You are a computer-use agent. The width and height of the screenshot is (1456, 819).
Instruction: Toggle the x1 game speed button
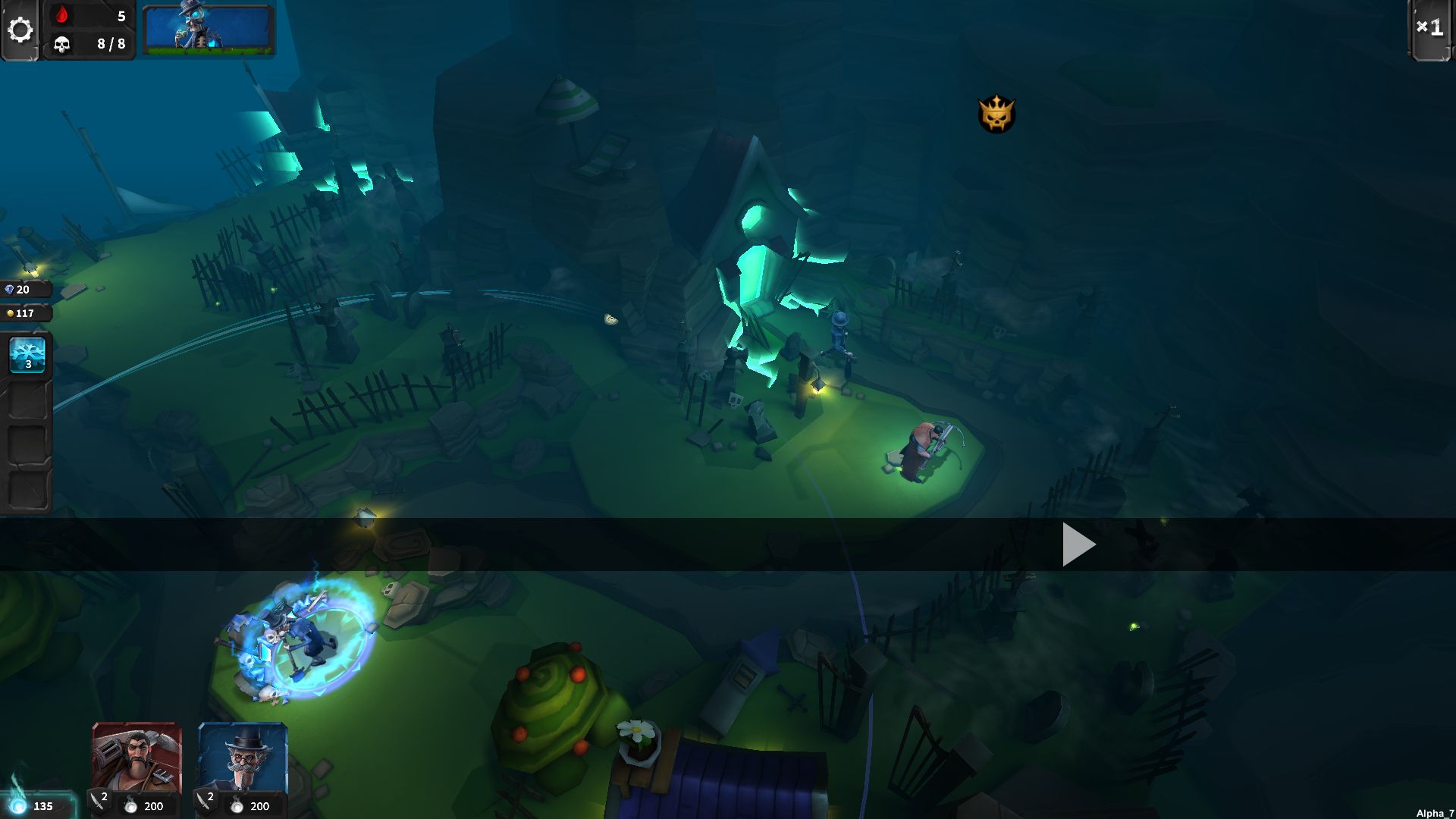(1429, 29)
